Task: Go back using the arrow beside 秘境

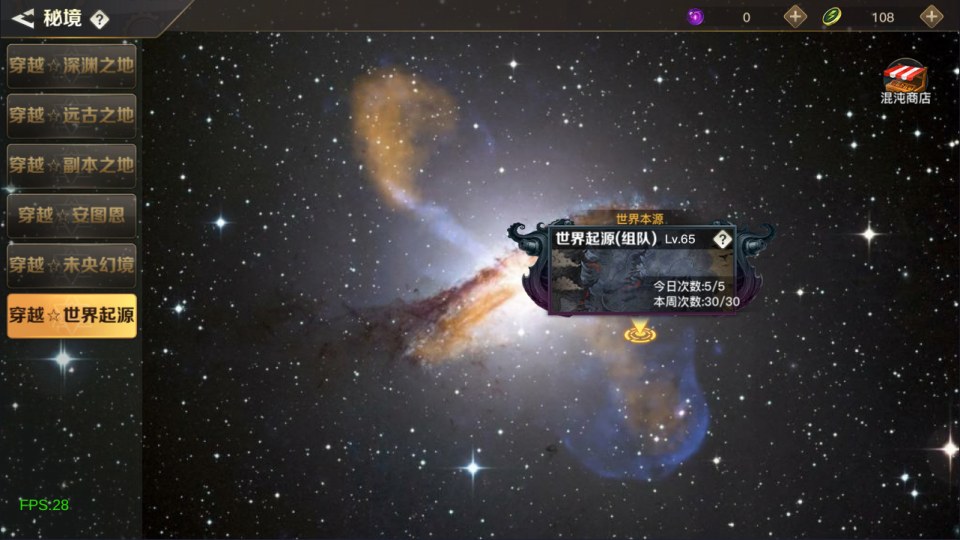Action: [x=24, y=17]
